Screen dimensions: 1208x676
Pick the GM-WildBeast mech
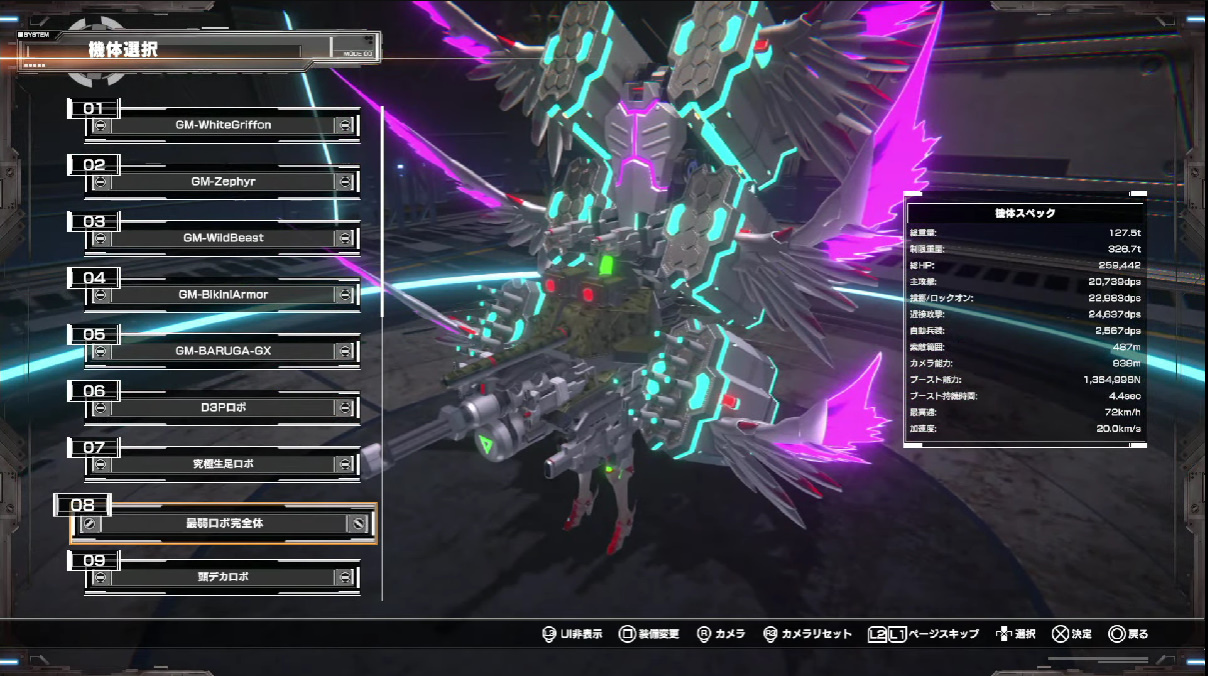click(224, 238)
